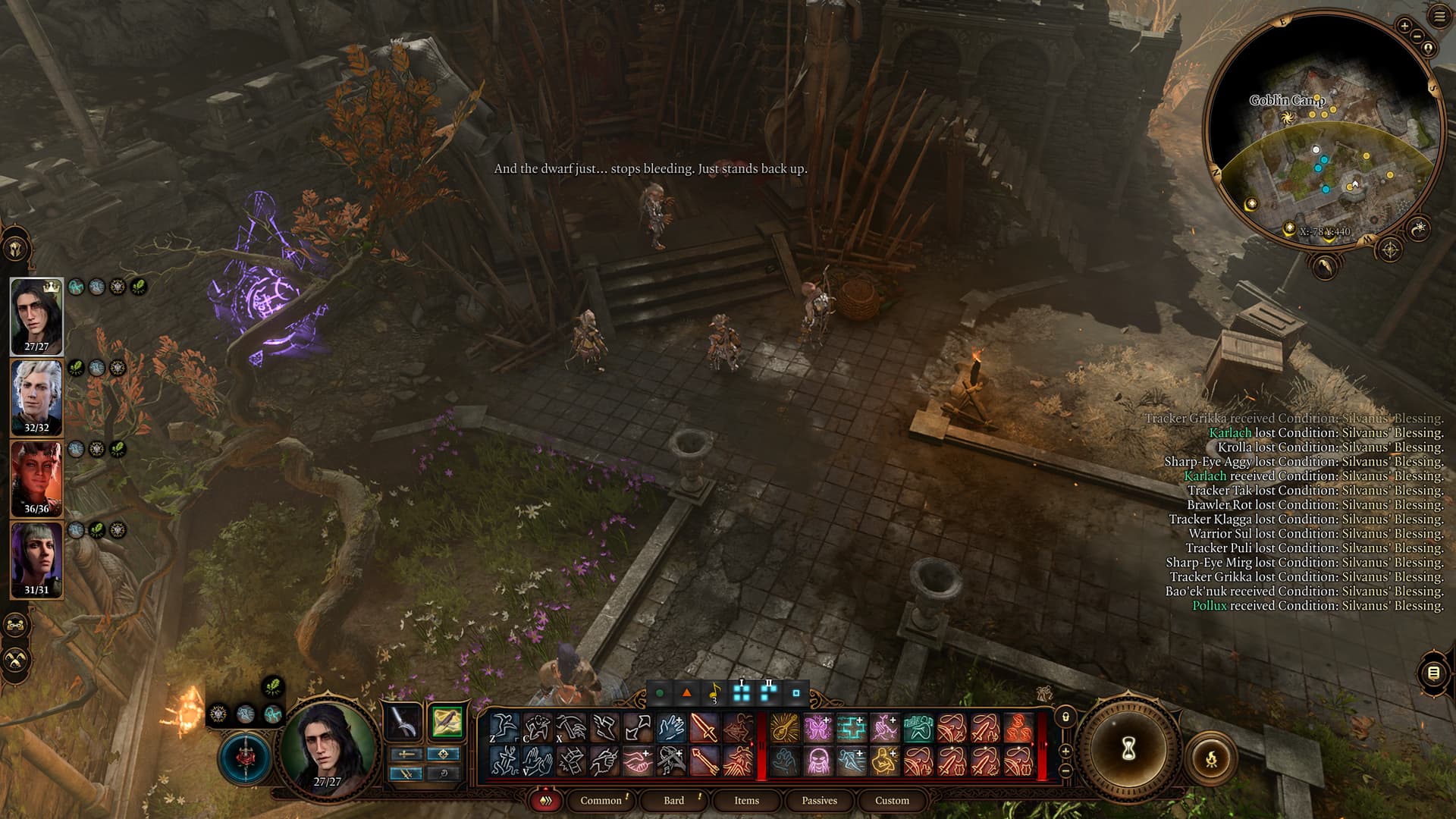The image size is (1456, 819).
Task: Show the Items hotbar tab
Action: (x=746, y=800)
